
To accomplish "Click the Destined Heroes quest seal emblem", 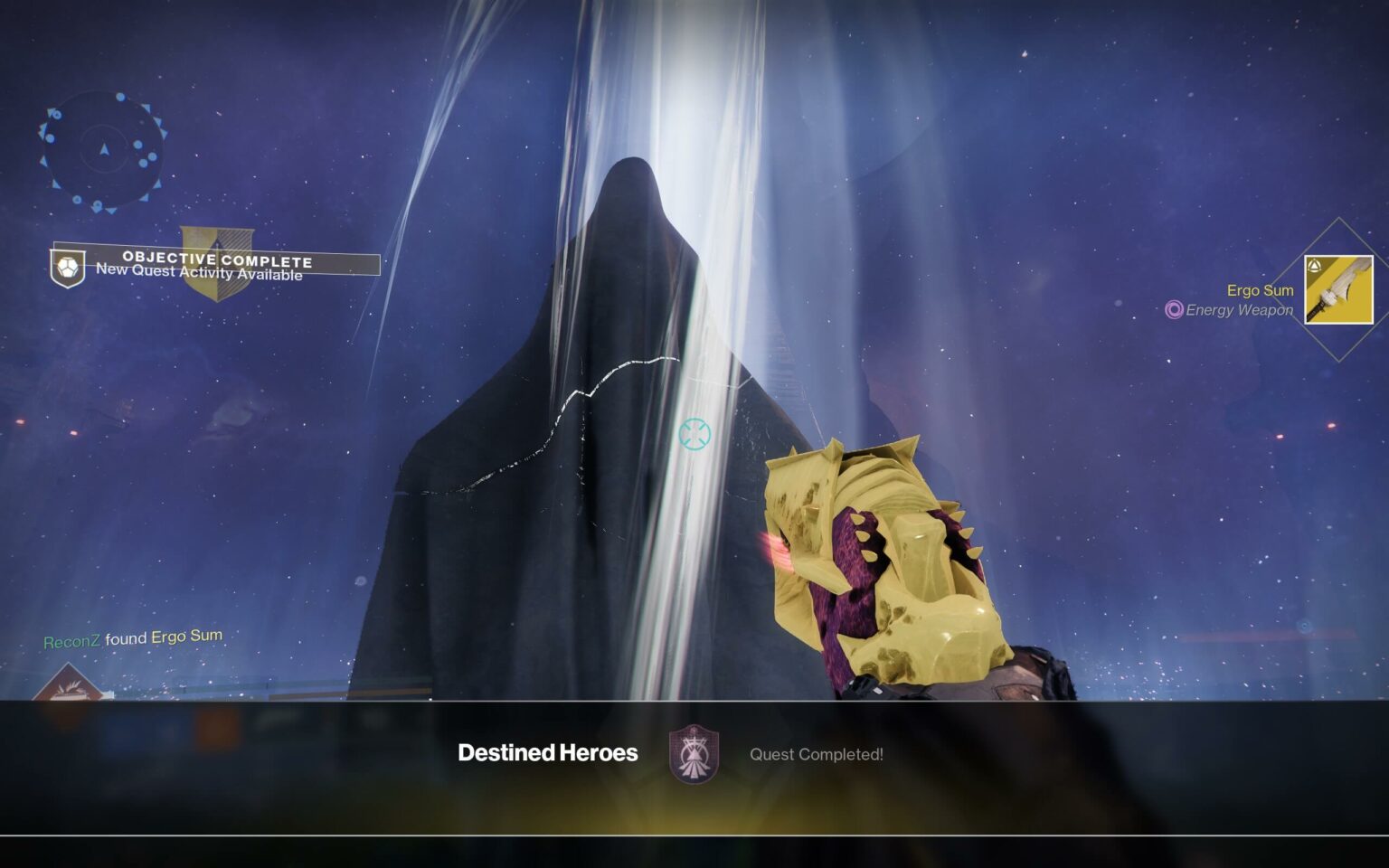I will [692, 753].
